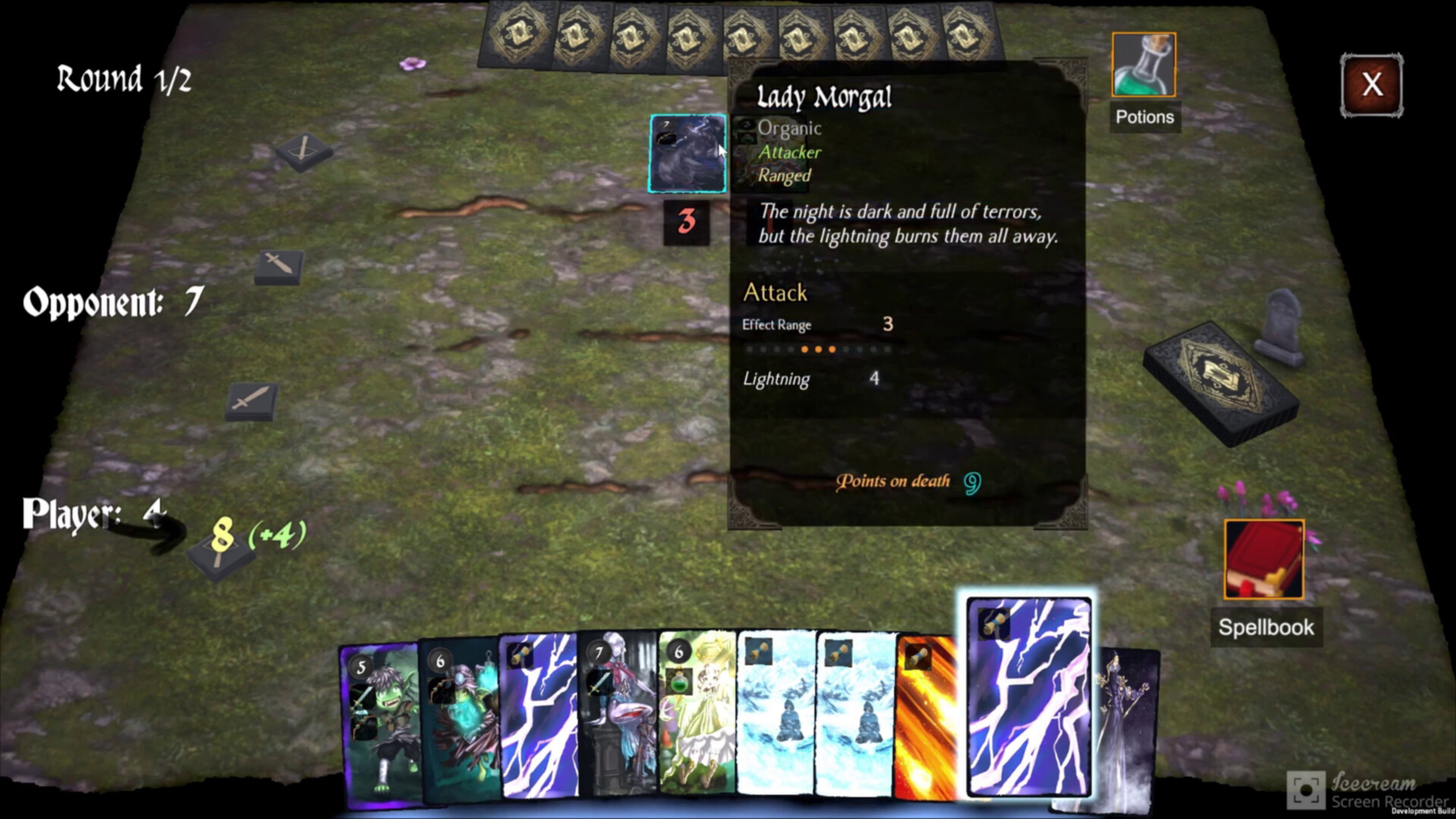Click the Effect Range dot indicator
Image resolution: width=1456 pixels, height=819 pixels.
(819, 349)
